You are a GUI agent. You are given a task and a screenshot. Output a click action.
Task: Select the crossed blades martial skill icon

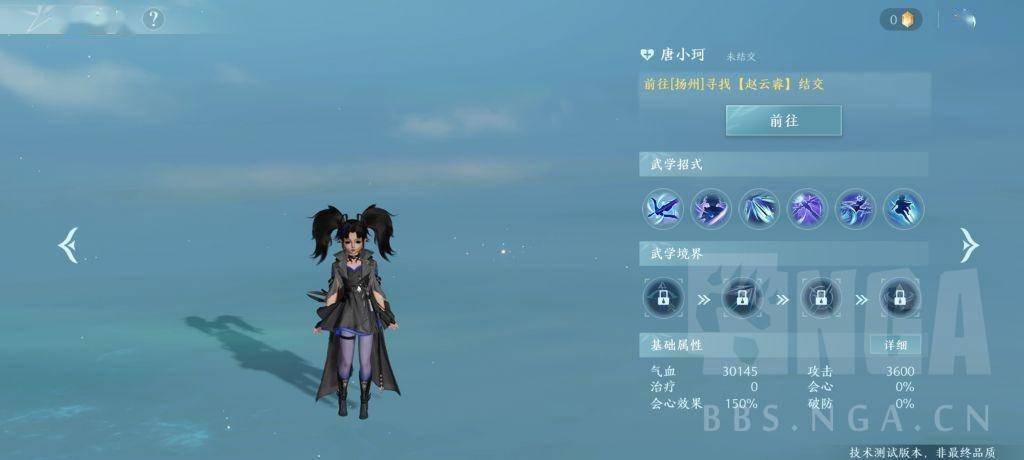tap(662, 209)
